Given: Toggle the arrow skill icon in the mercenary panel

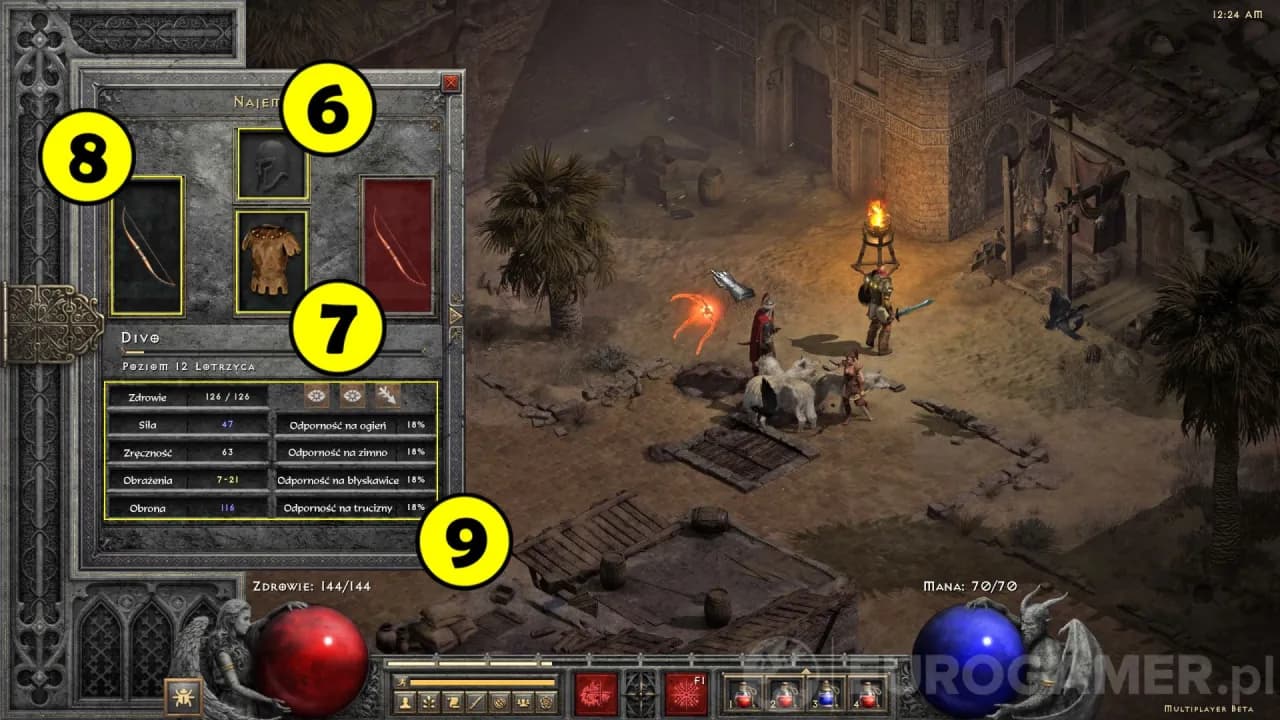Looking at the screenshot, I should [388, 394].
